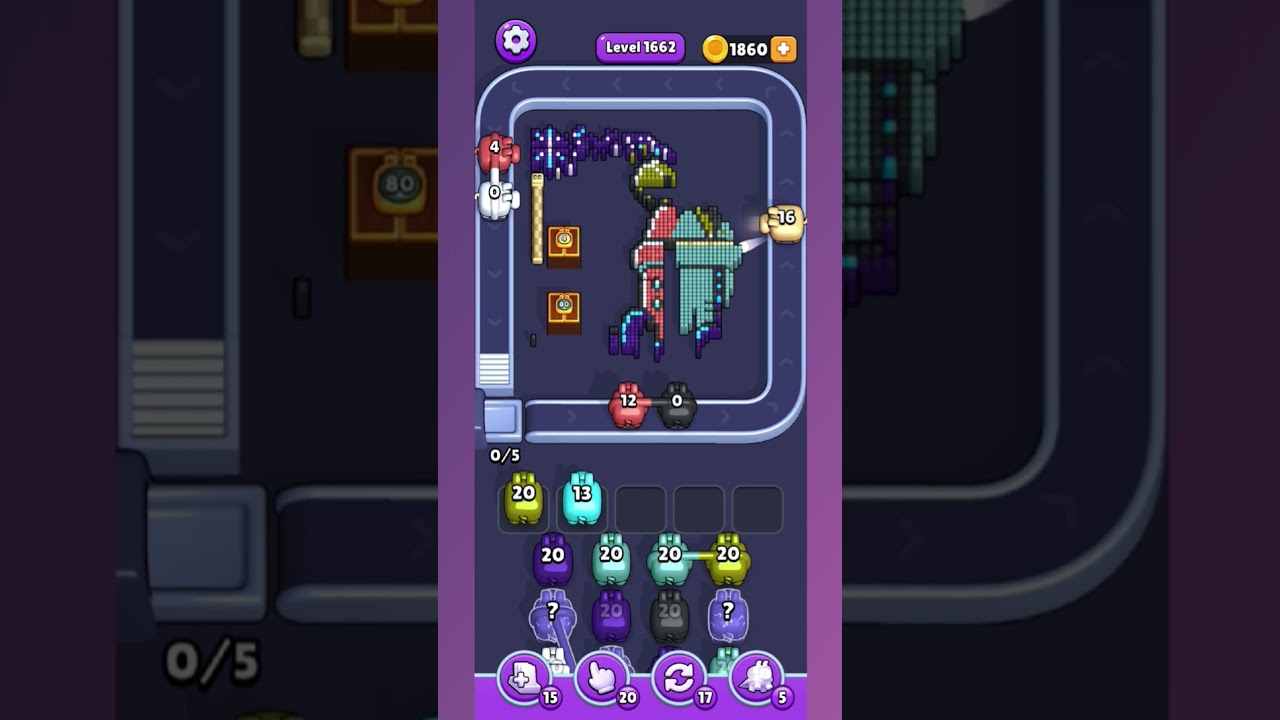Tap the 0/5 progress counter
This screenshot has width=1280, height=720.
tap(503, 453)
